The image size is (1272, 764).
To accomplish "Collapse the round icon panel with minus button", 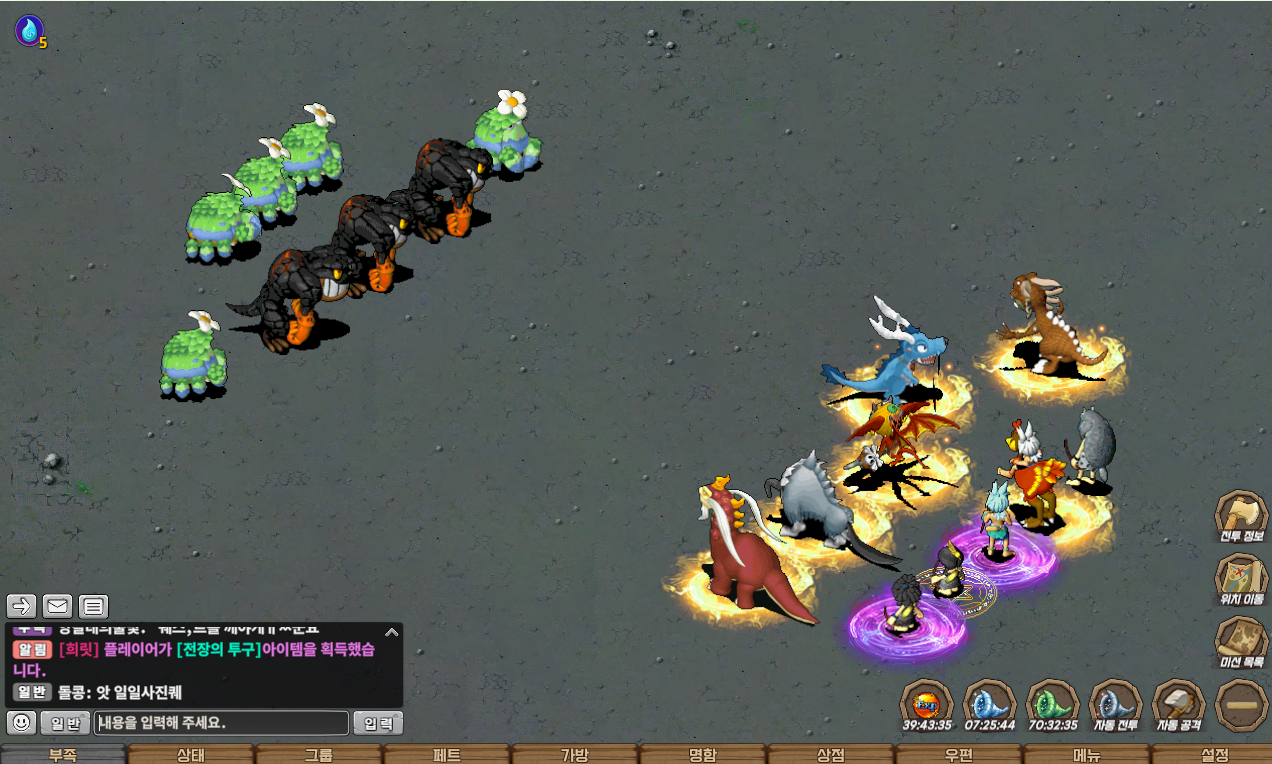I will coord(1241,706).
